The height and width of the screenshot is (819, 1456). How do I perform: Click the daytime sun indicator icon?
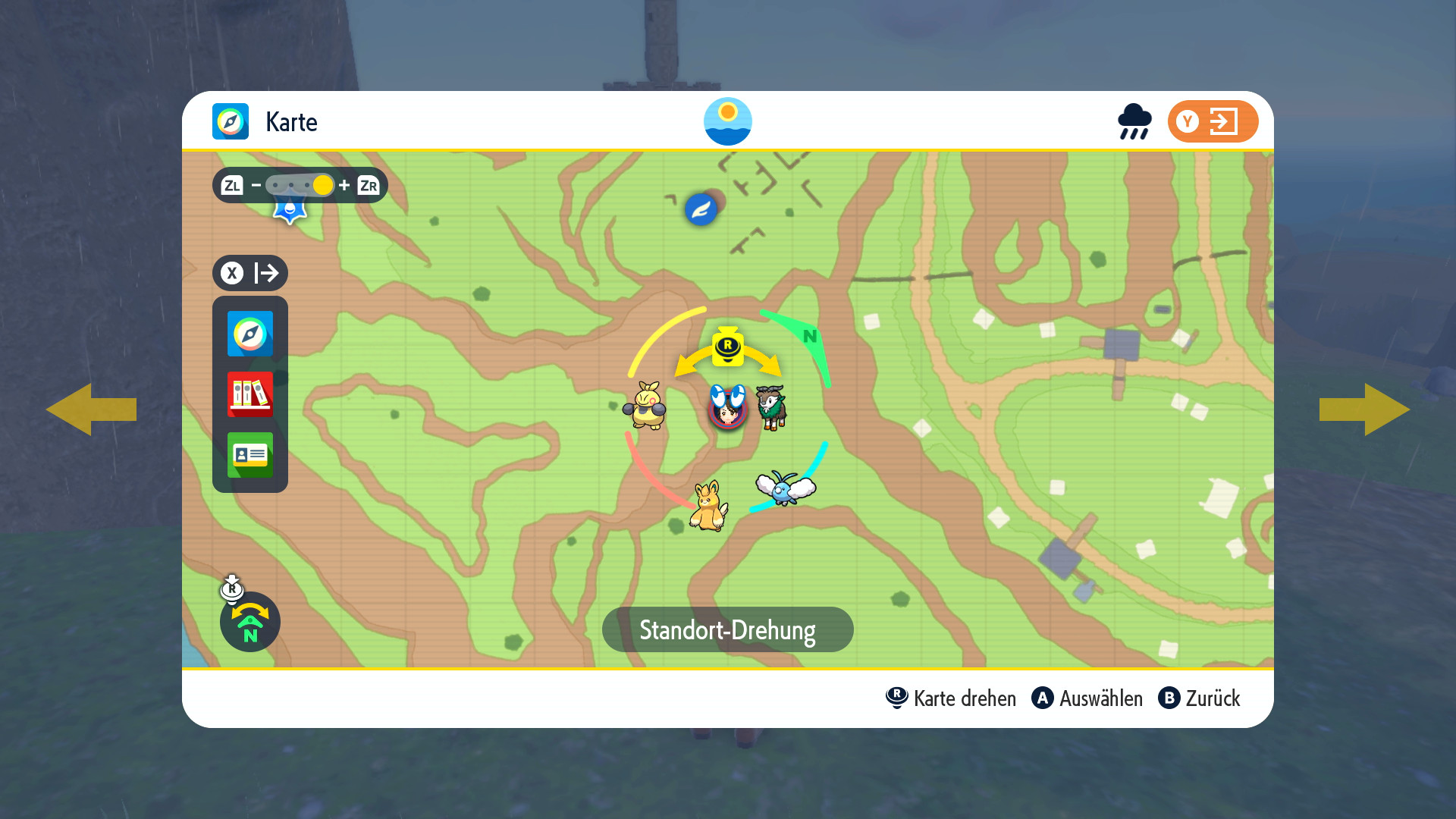pos(727,121)
